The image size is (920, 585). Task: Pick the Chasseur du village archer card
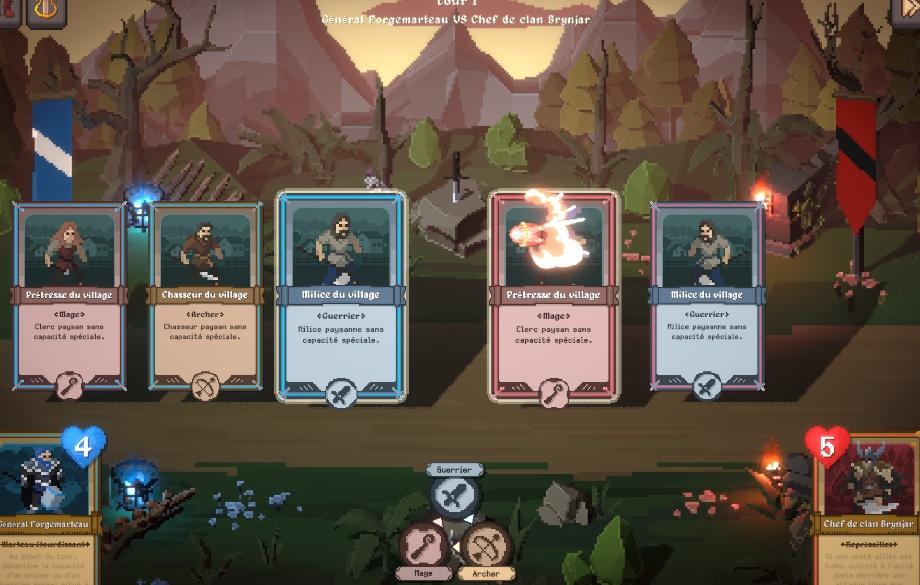pyautogui.click(x=205, y=295)
